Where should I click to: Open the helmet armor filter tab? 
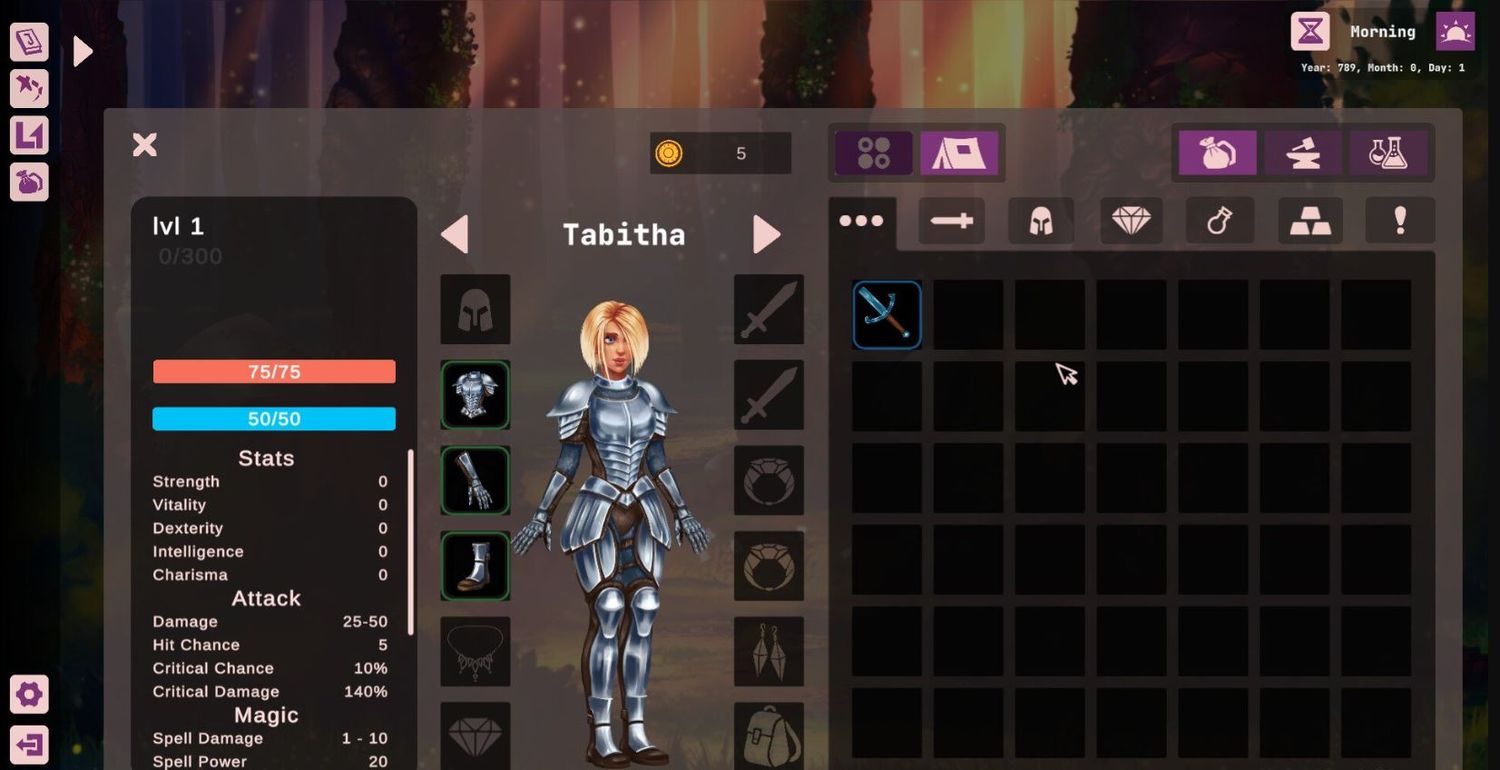[x=1040, y=221]
